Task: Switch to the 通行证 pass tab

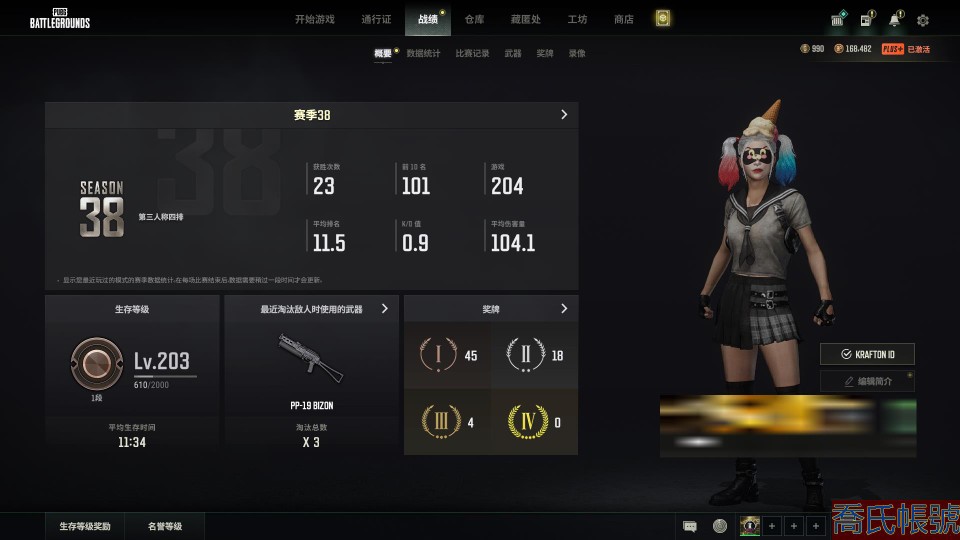Action: click(x=376, y=19)
